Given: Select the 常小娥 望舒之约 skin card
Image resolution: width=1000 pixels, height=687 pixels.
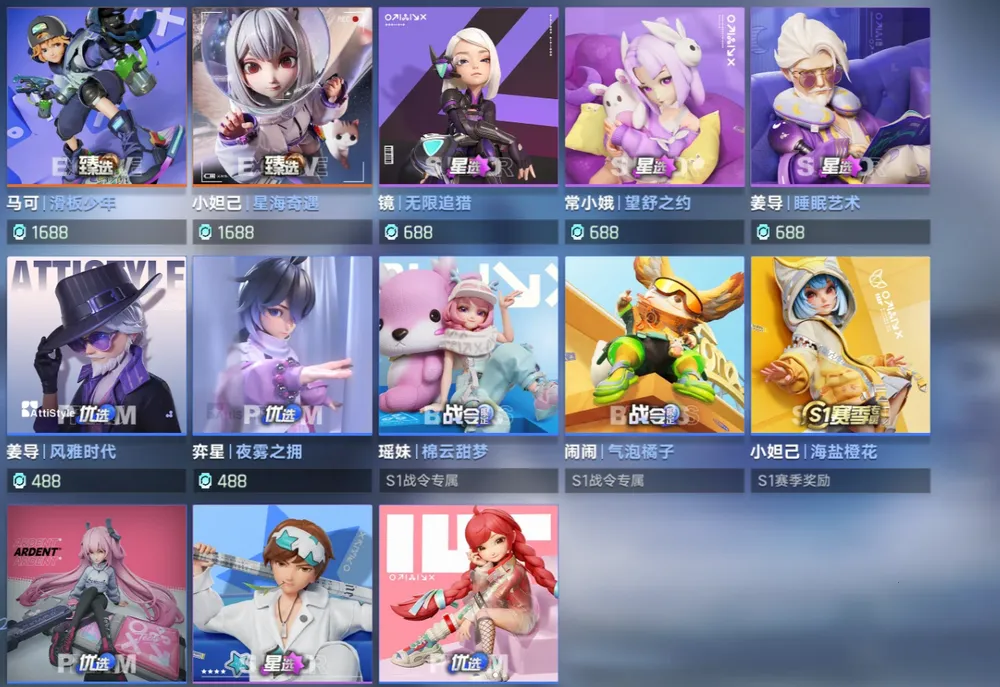Looking at the screenshot, I should click(654, 97).
